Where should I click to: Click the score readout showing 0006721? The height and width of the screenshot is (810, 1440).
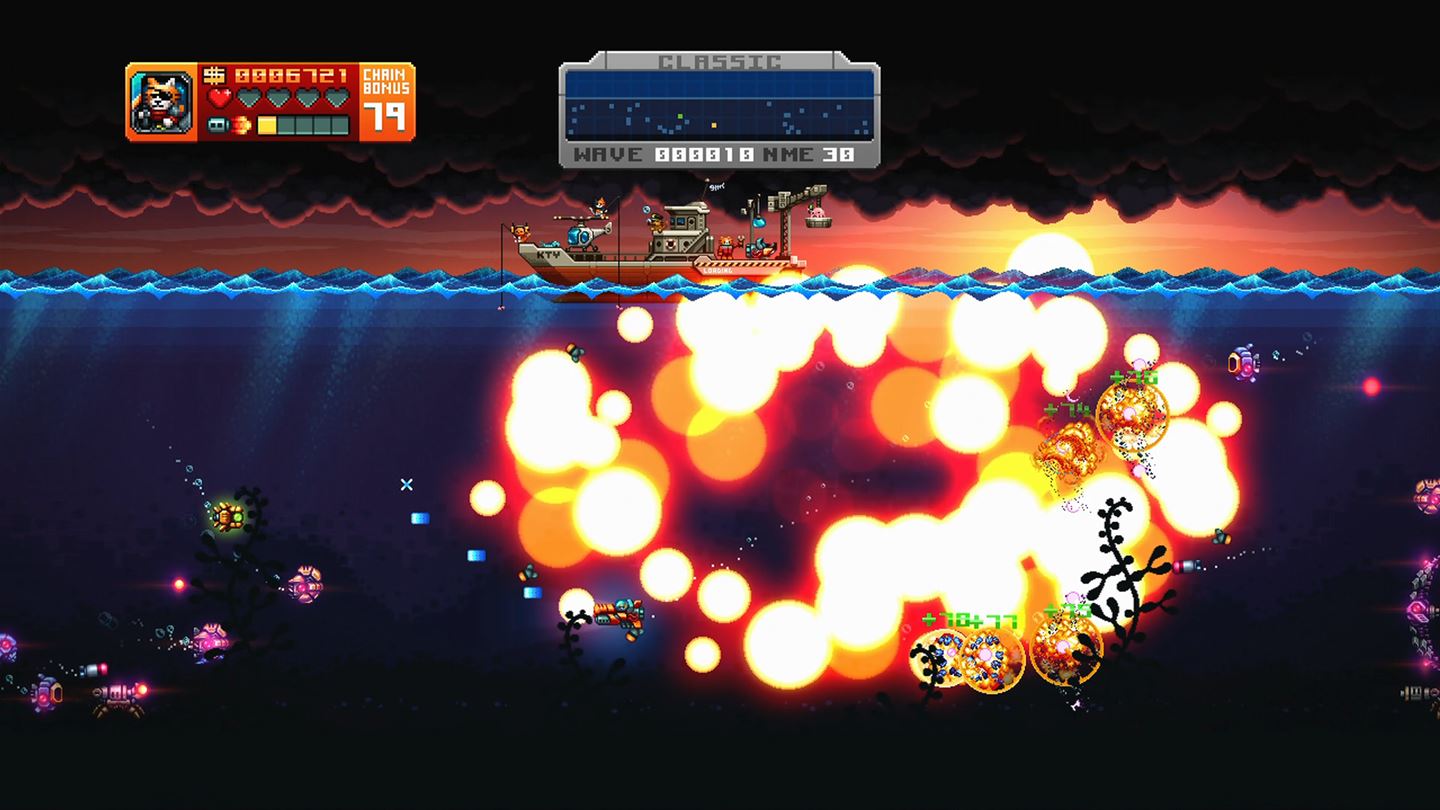(x=291, y=76)
